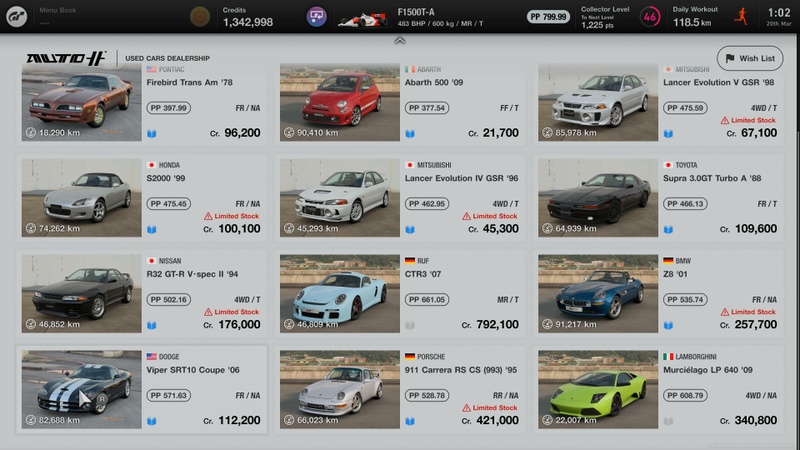Viewport: 800px width, 450px height.
Task: Open the Collector Level display
Action: (620, 16)
